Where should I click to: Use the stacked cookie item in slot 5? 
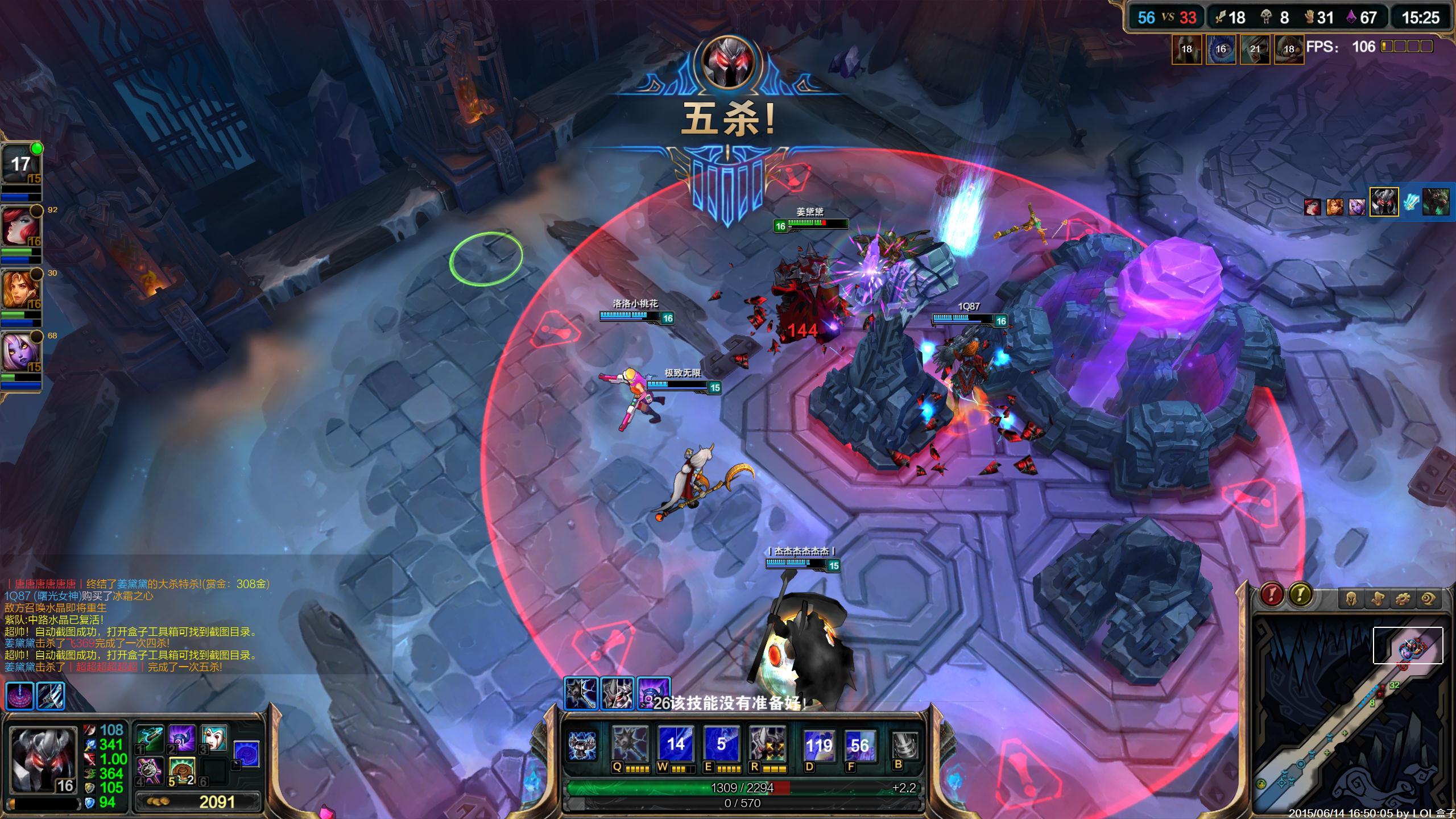tap(183, 771)
